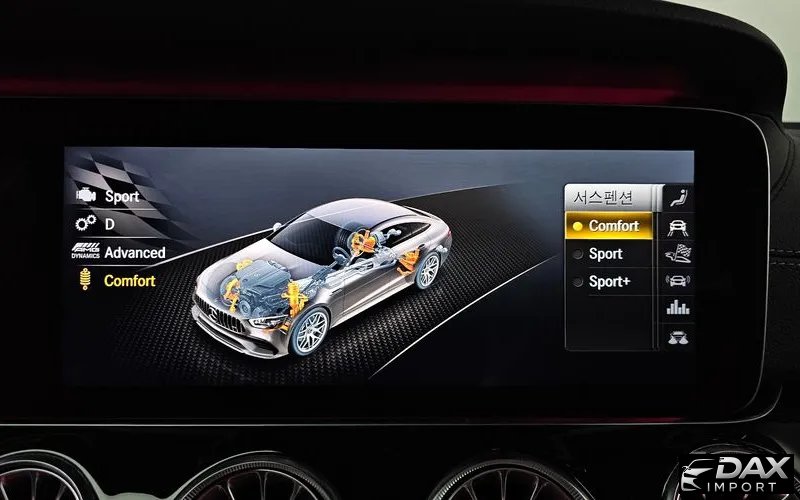800x500 pixels.
Task: Open the checkered flag icon tab
Action: click(x=678, y=254)
